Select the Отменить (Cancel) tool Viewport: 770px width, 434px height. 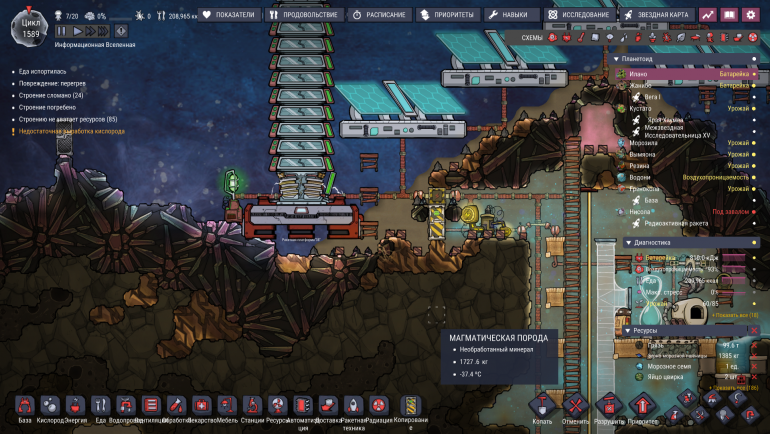pyautogui.click(x=575, y=408)
